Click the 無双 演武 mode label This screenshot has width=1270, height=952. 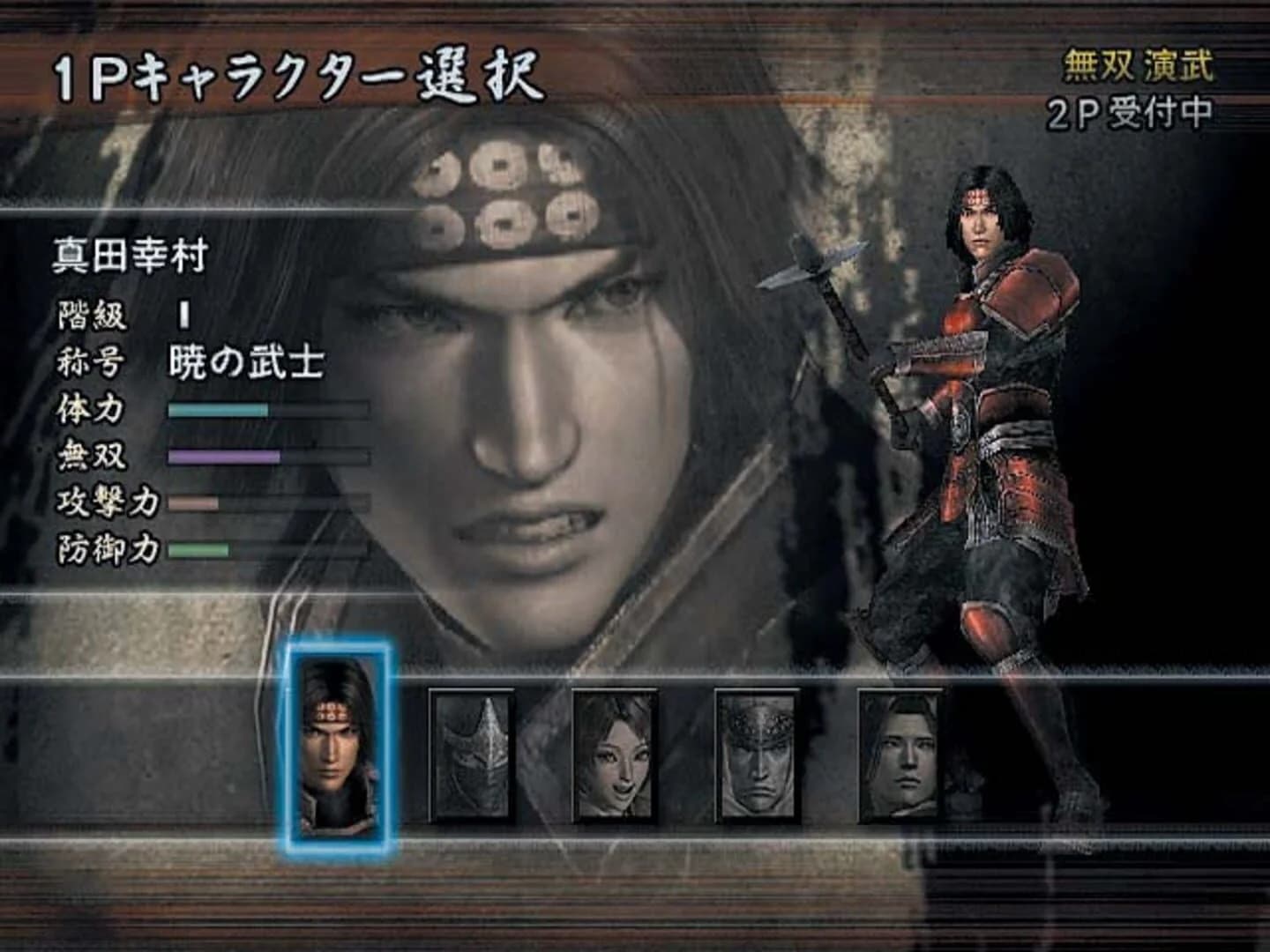tap(1136, 63)
